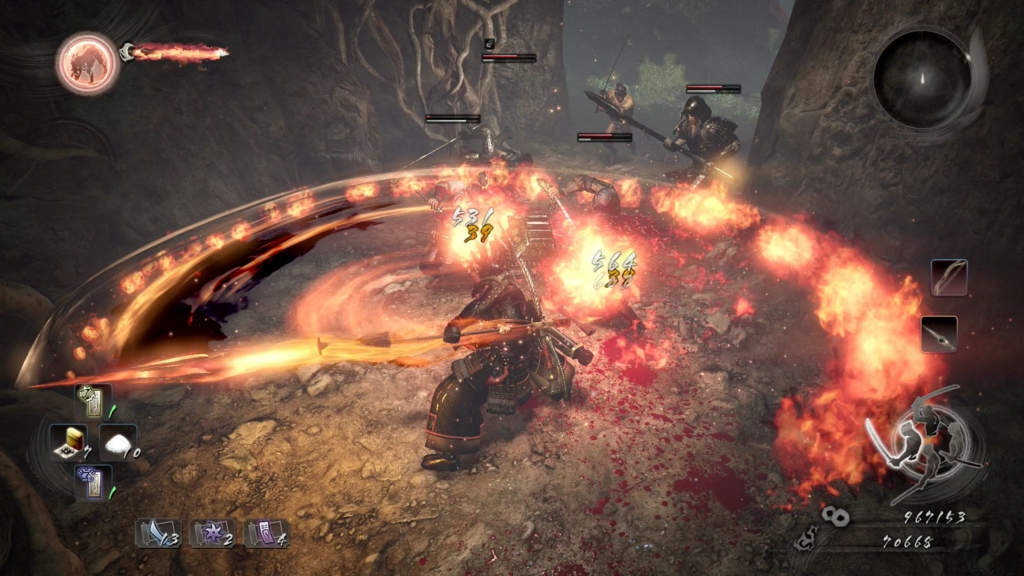Choose the shuriken scroll quick item
The height and width of the screenshot is (576, 1024).
212,533
